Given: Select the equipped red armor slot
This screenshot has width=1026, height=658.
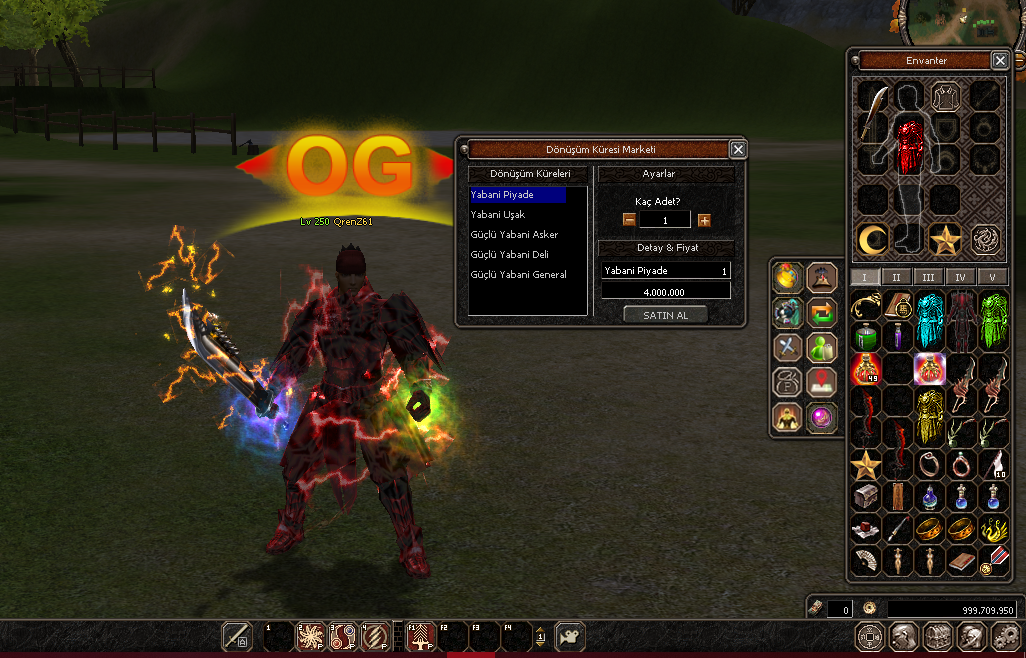Looking at the screenshot, I should pyautogui.click(x=908, y=145).
